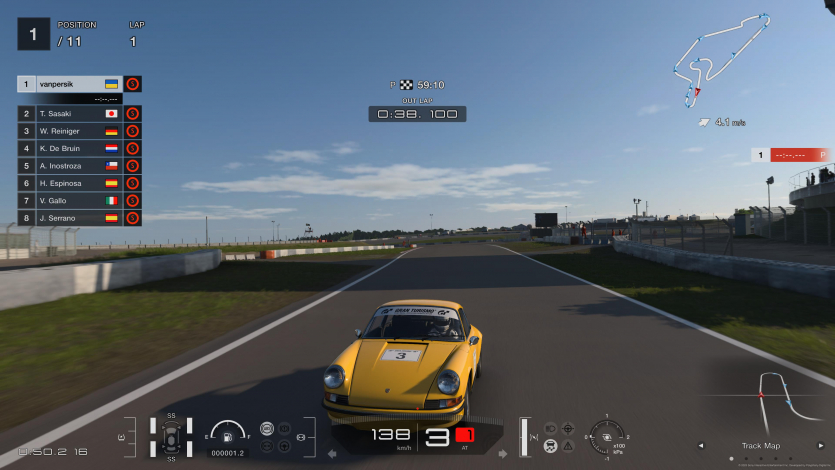
Task: Select A. Inostroza in the leaderboard
Action: (70, 166)
